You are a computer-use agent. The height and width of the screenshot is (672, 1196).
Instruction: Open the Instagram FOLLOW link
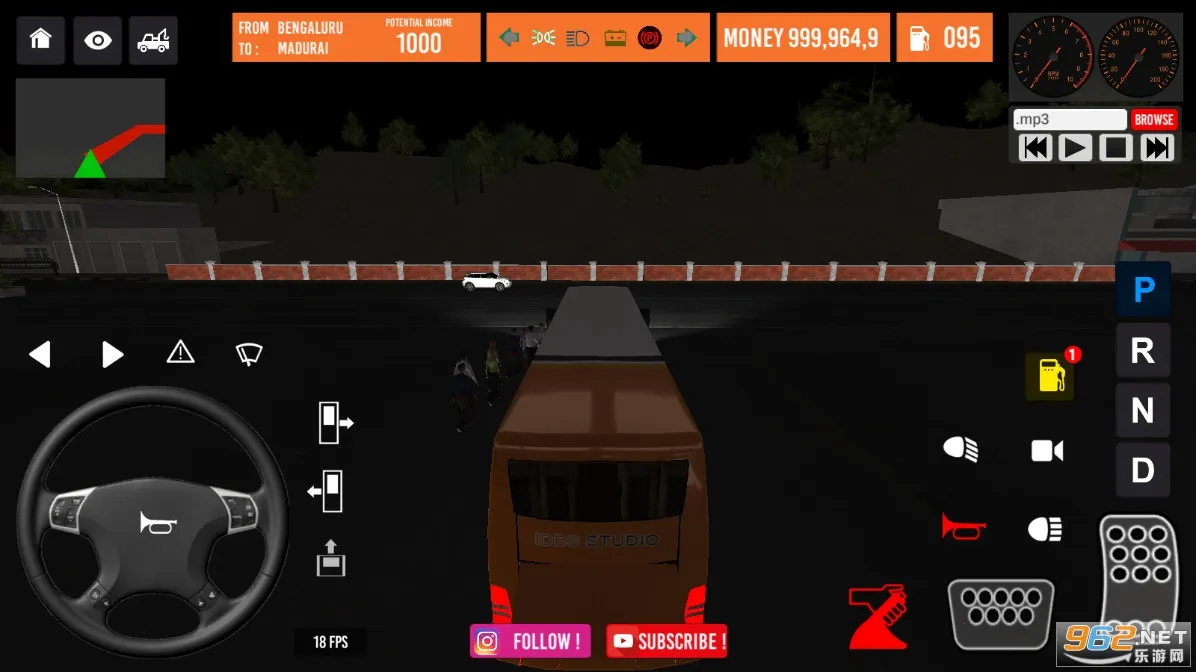coord(530,641)
